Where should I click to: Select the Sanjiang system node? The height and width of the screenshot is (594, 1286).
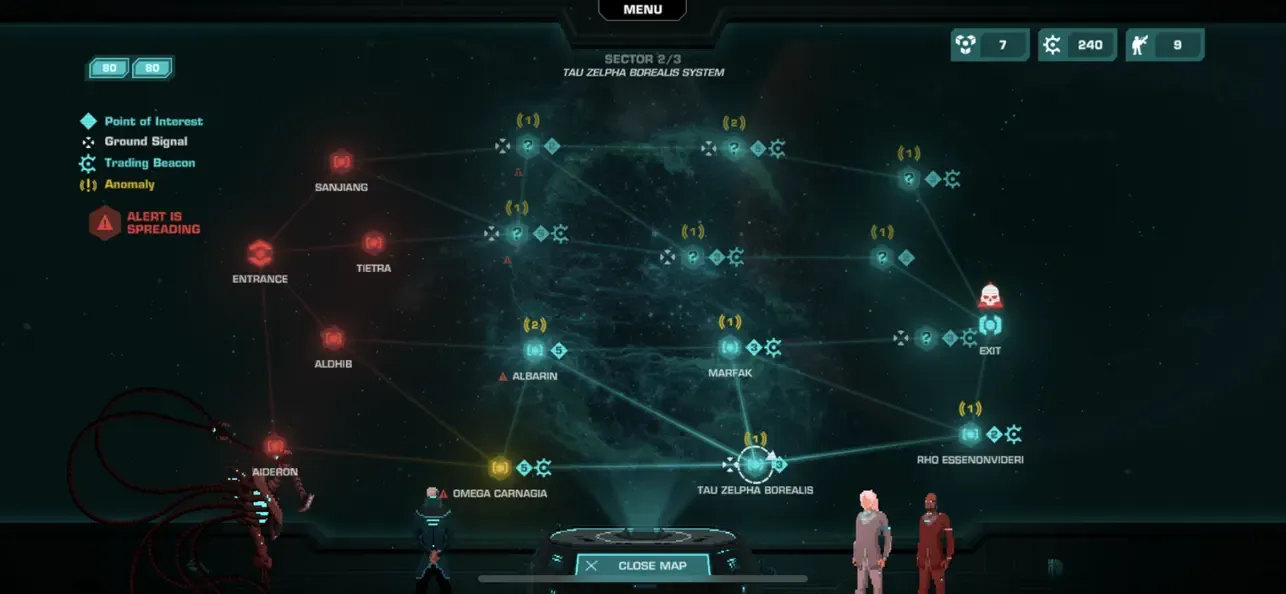[341, 162]
